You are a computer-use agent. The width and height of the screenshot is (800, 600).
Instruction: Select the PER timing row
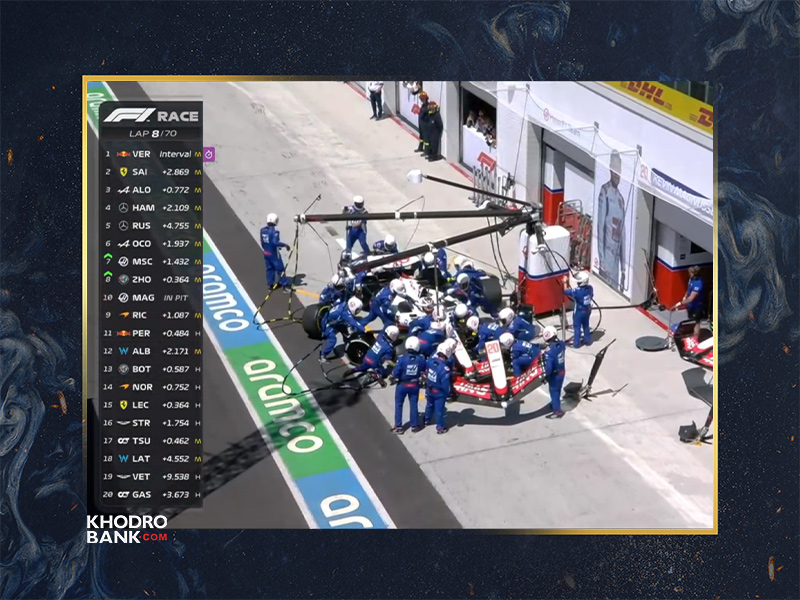[x=150, y=333]
